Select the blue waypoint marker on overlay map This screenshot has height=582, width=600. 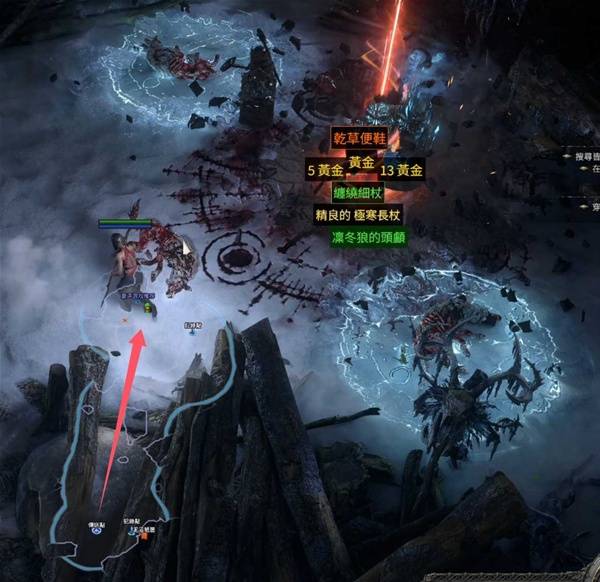97,531
